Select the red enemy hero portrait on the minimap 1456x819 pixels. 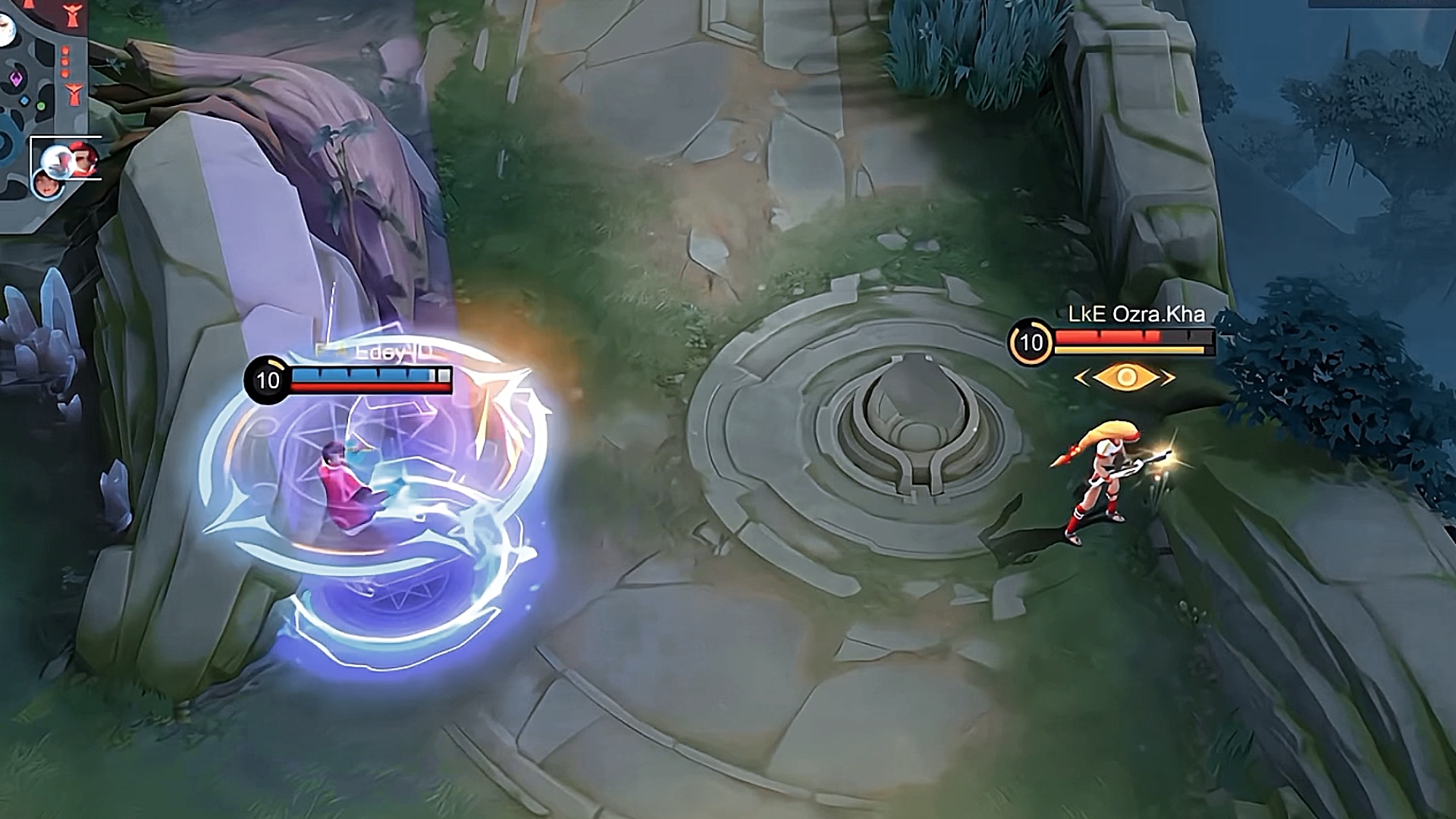[83, 157]
